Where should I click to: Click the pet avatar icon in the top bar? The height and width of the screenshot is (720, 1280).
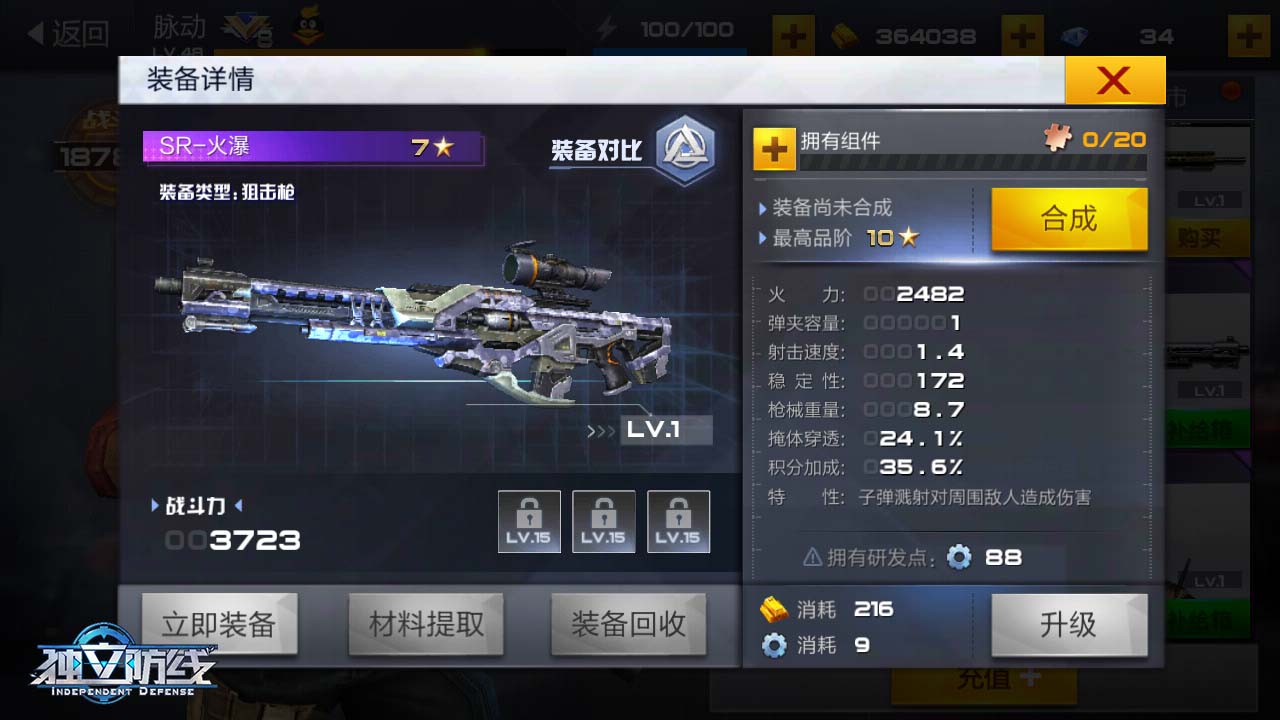306,27
